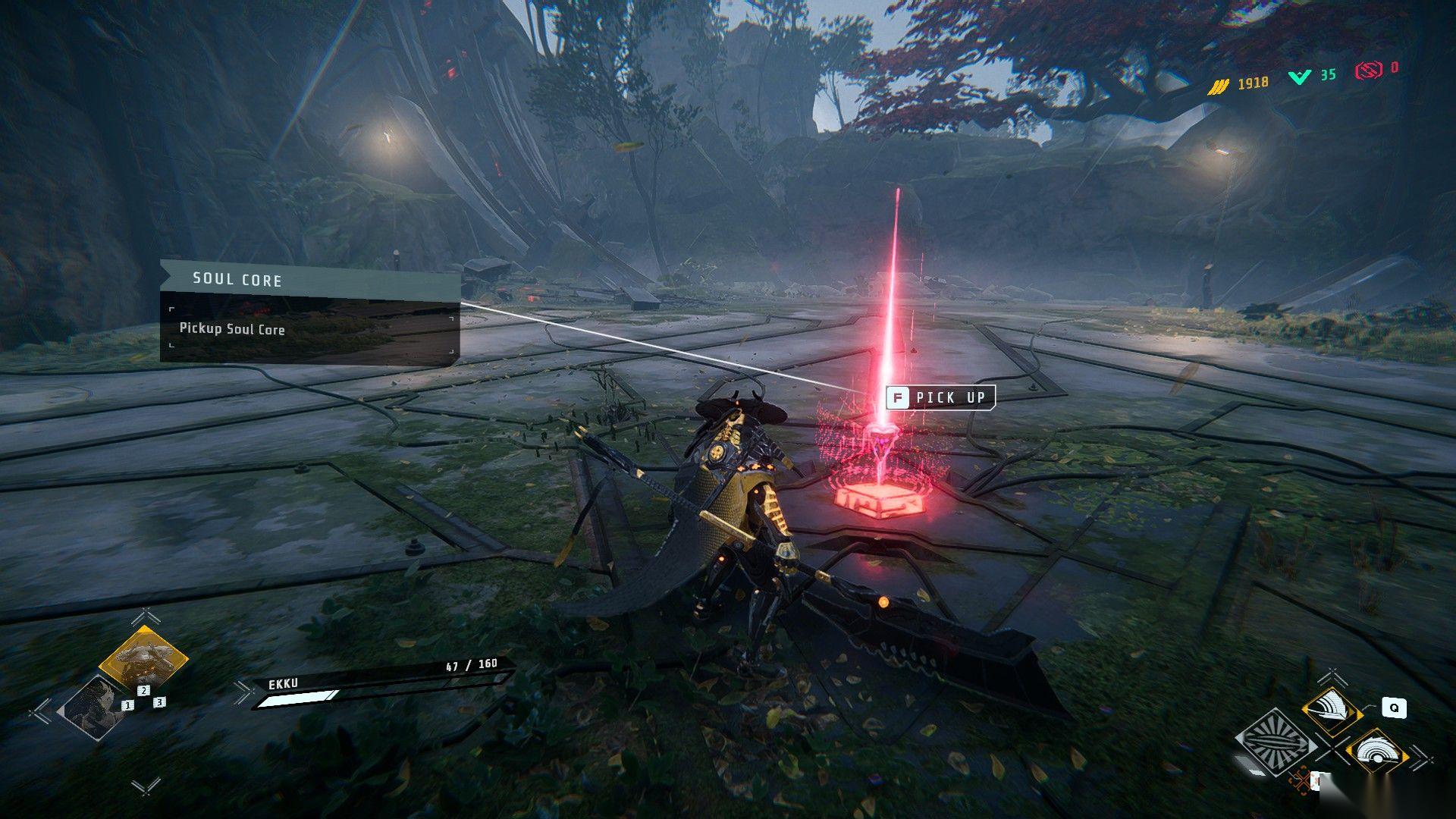1456x819 pixels.
Task: Trigger the gold semicircle arc ability
Action: [1376, 752]
